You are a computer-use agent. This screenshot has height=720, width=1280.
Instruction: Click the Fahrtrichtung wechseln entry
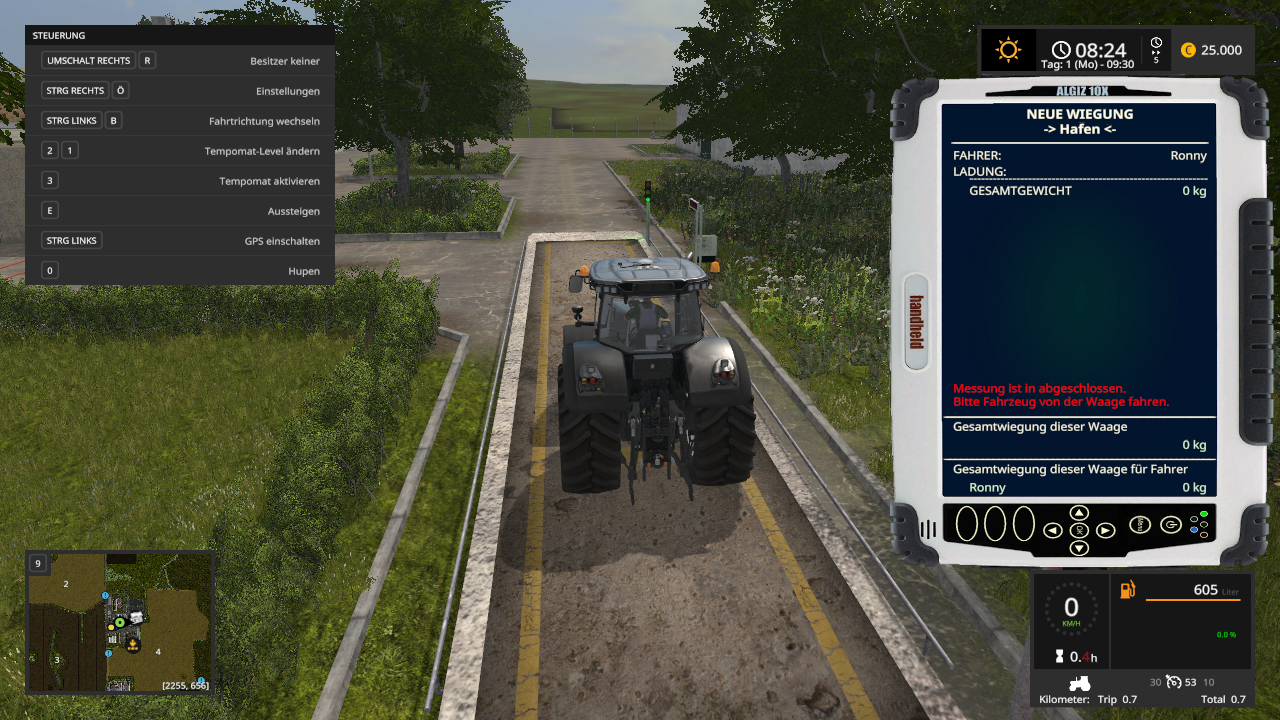tap(180, 121)
